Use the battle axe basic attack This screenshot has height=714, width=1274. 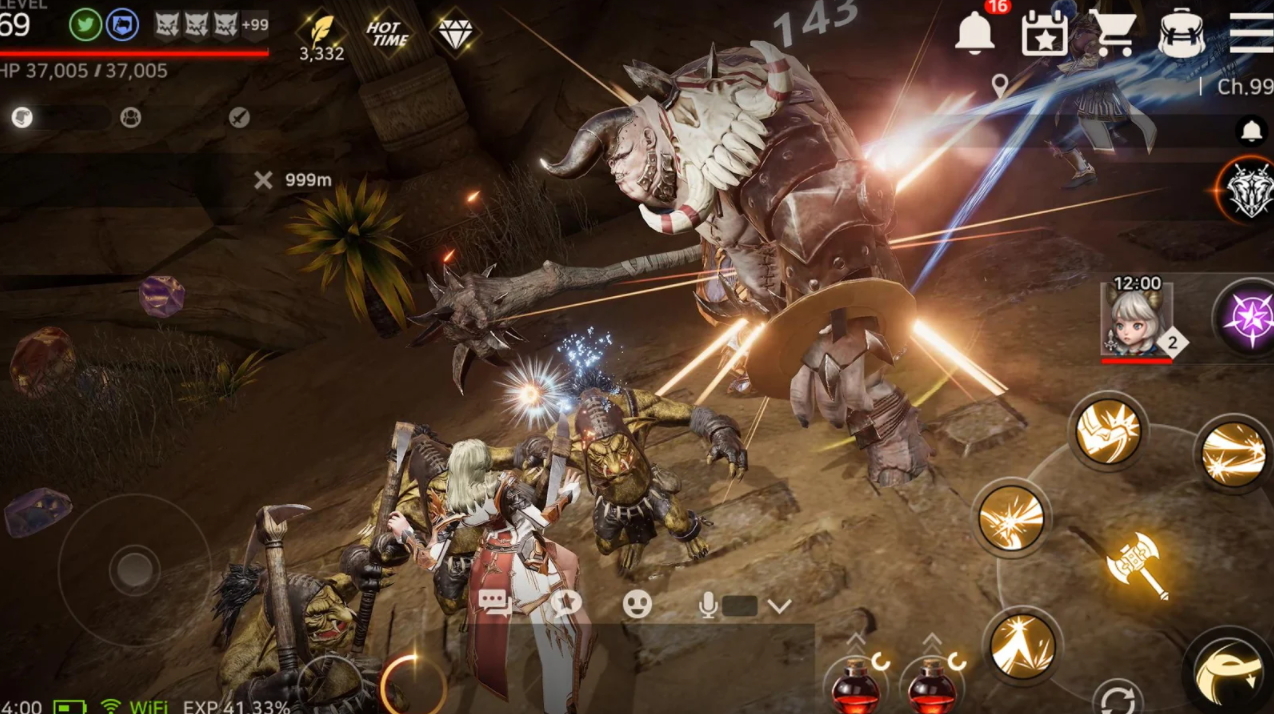(1137, 564)
